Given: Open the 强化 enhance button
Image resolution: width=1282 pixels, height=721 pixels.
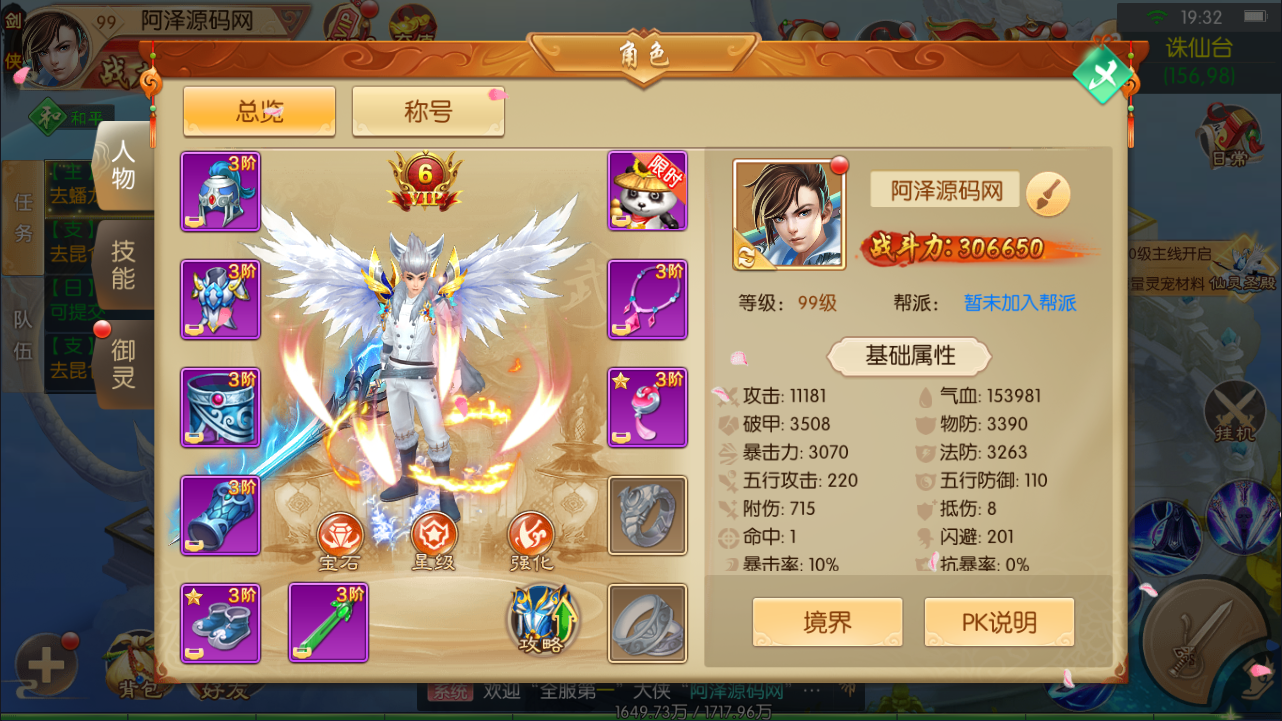Looking at the screenshot, I should [x=530, y=541].
